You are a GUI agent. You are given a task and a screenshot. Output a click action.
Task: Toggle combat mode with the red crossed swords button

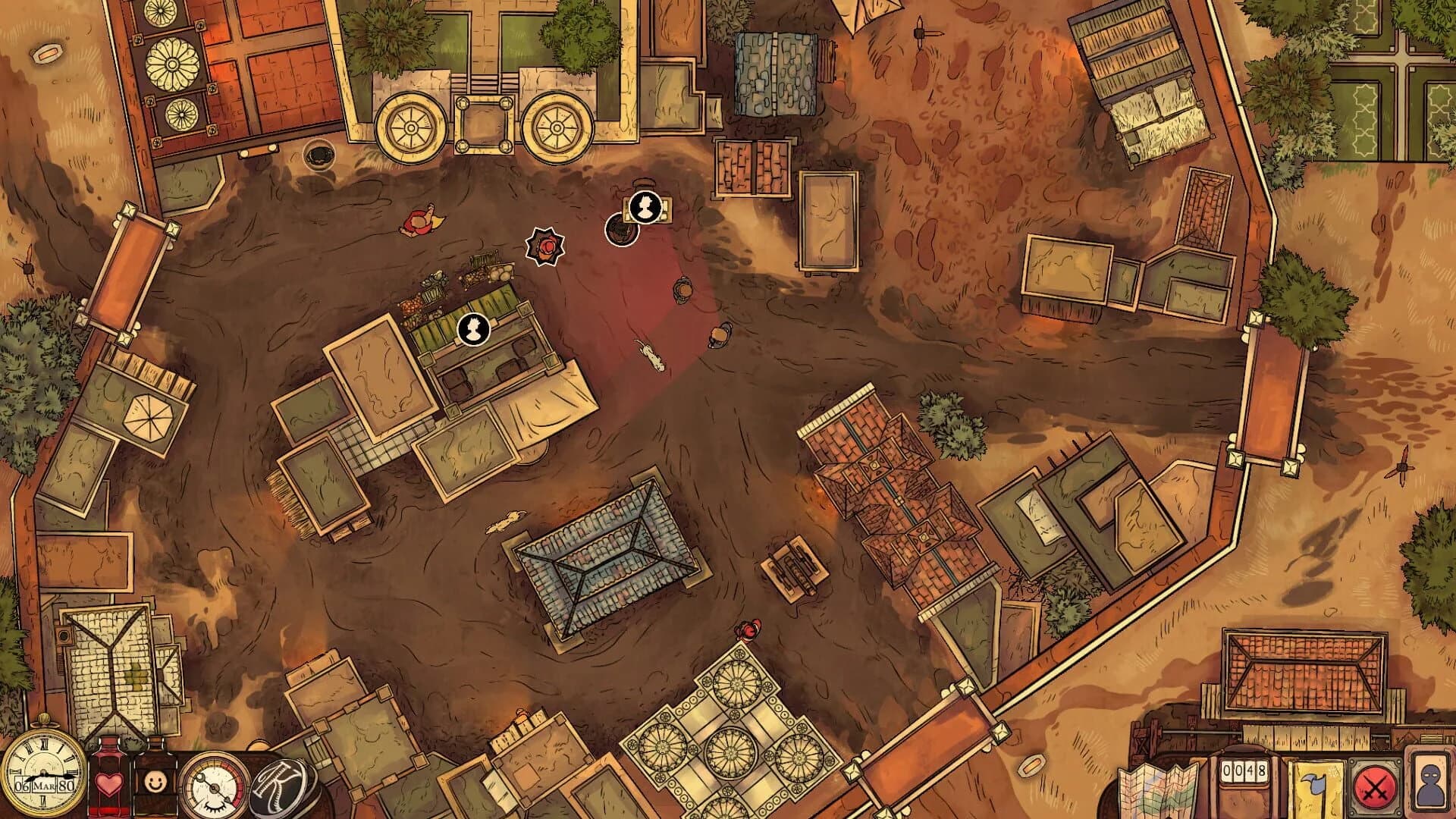pyautogui.click(x=1375, y=785)
